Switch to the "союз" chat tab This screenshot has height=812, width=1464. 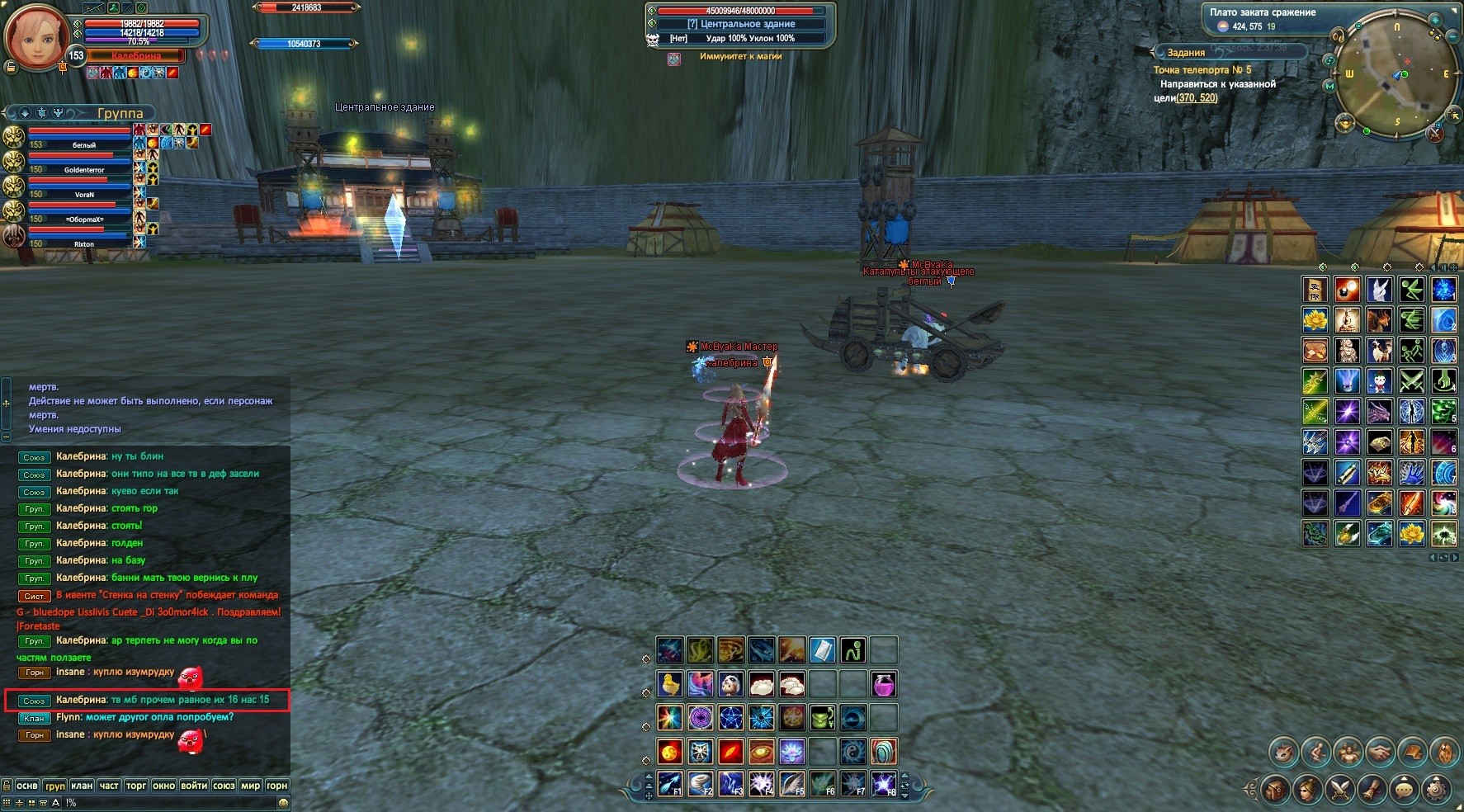click(x=224, y=786)
